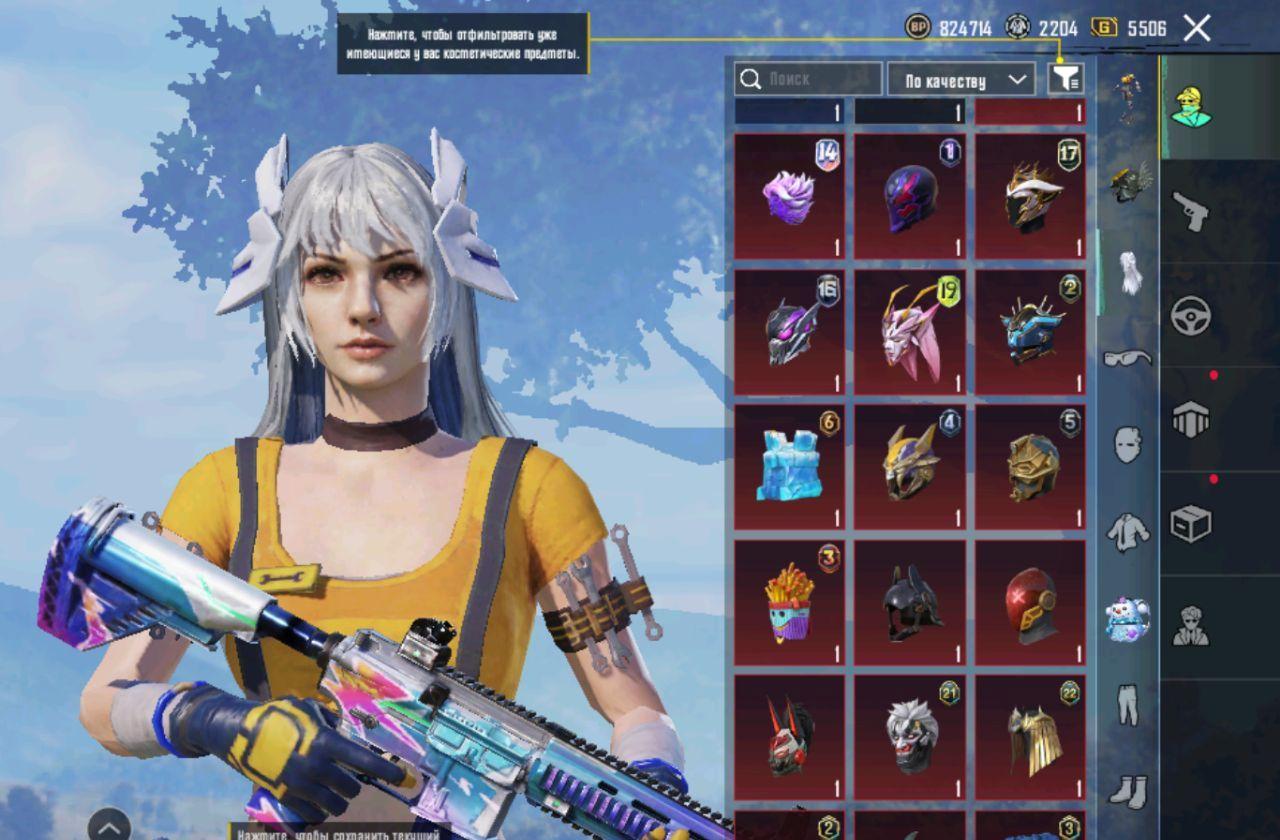Image resolution: width=1280 pixels, height=840 pixels.
Task: Switch to the pants subcategory
Action: 1128,703
